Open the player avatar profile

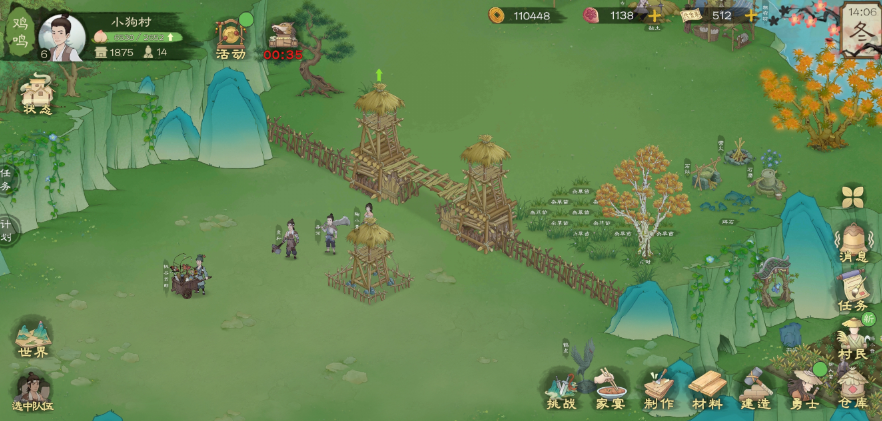61,37
